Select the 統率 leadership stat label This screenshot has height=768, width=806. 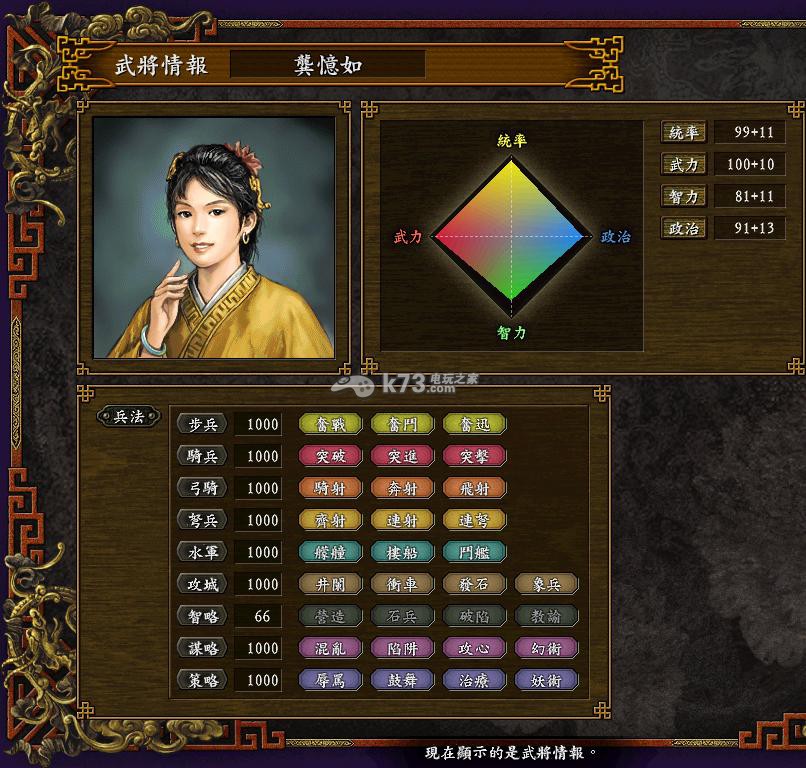[x=684, y=133]
